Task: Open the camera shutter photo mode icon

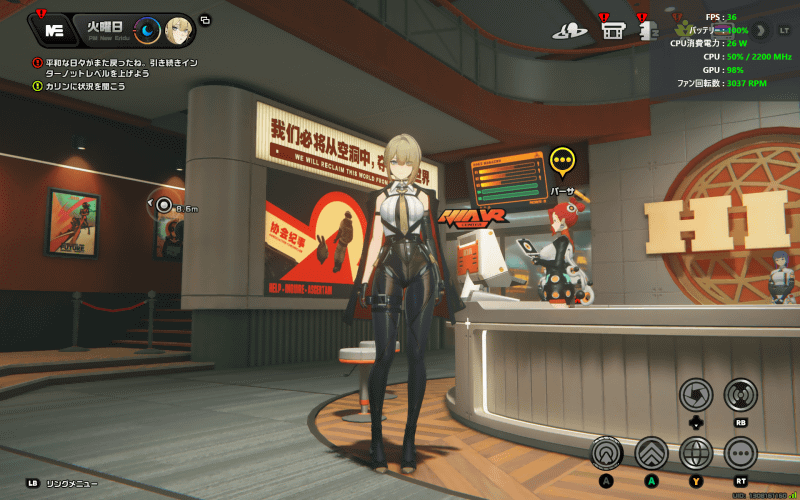Action: click(696, 394)
